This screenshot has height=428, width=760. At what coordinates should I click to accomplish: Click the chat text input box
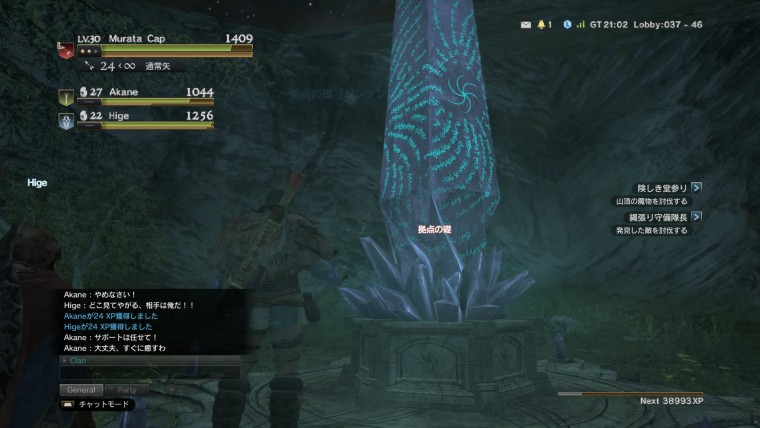150,373
